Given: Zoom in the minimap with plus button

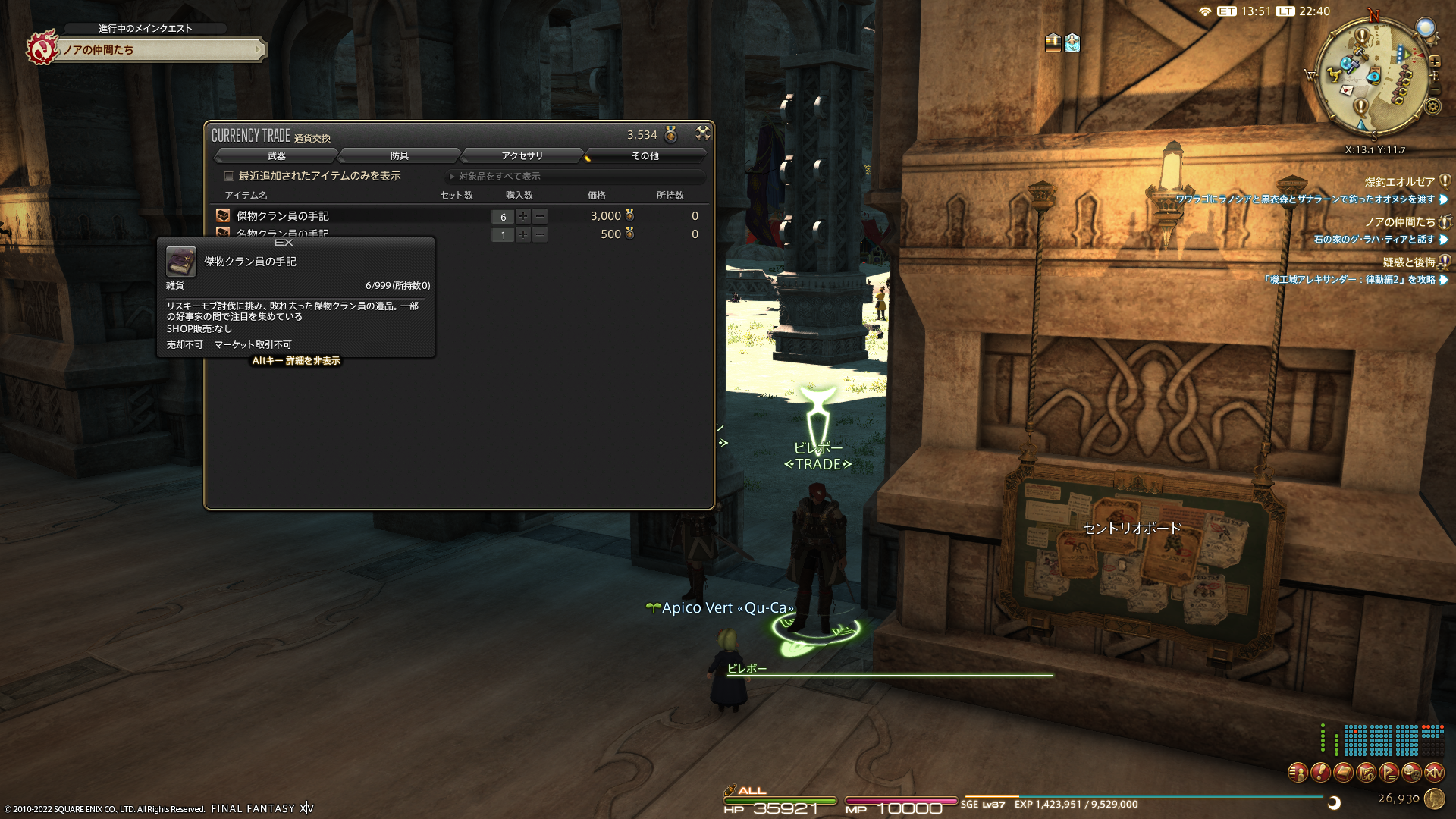Looking at the screenshot, I should 1434,61.
